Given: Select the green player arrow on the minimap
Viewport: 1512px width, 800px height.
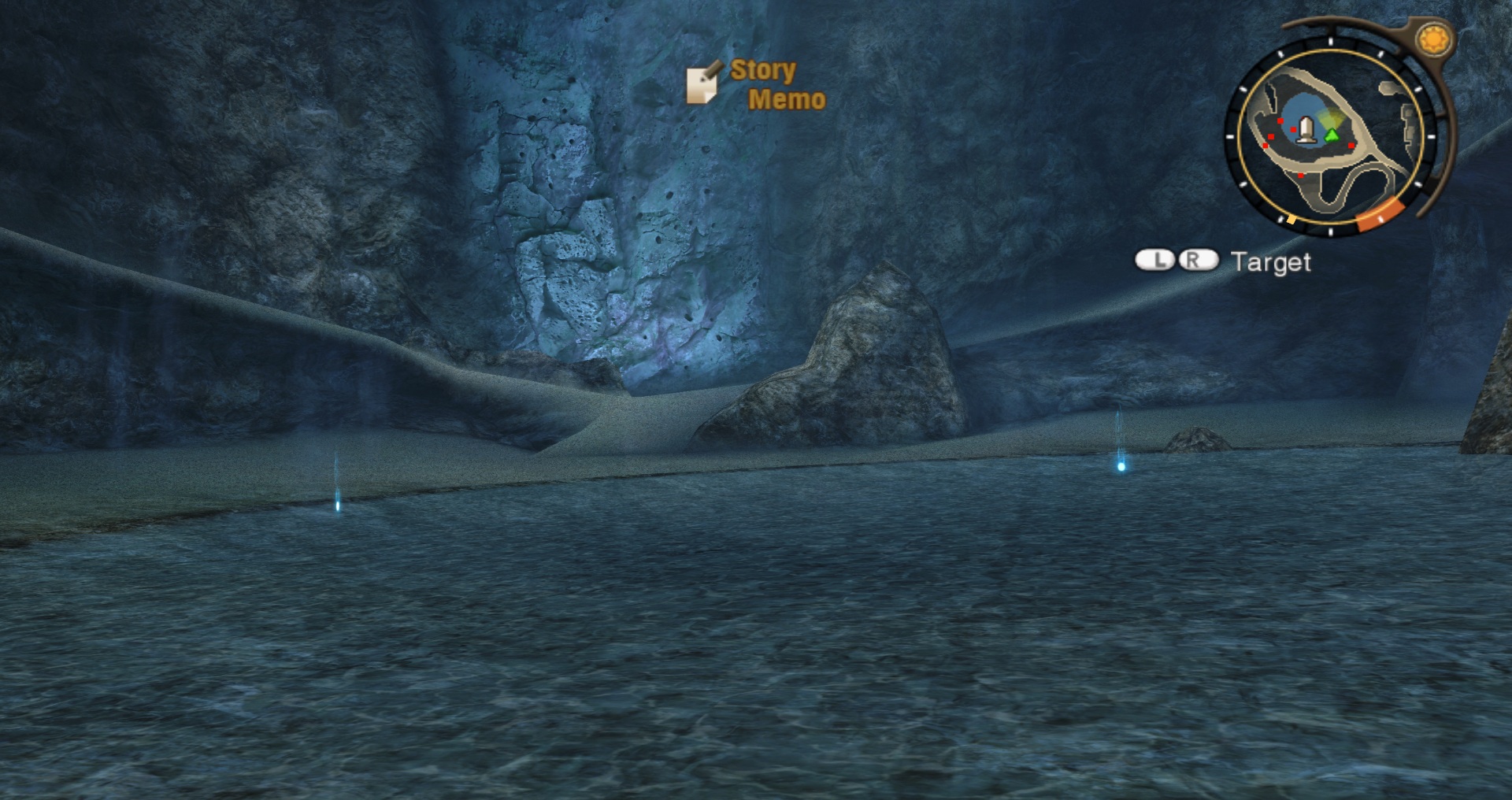Looking at the screenshot, I should click(x=1332, y=135).
